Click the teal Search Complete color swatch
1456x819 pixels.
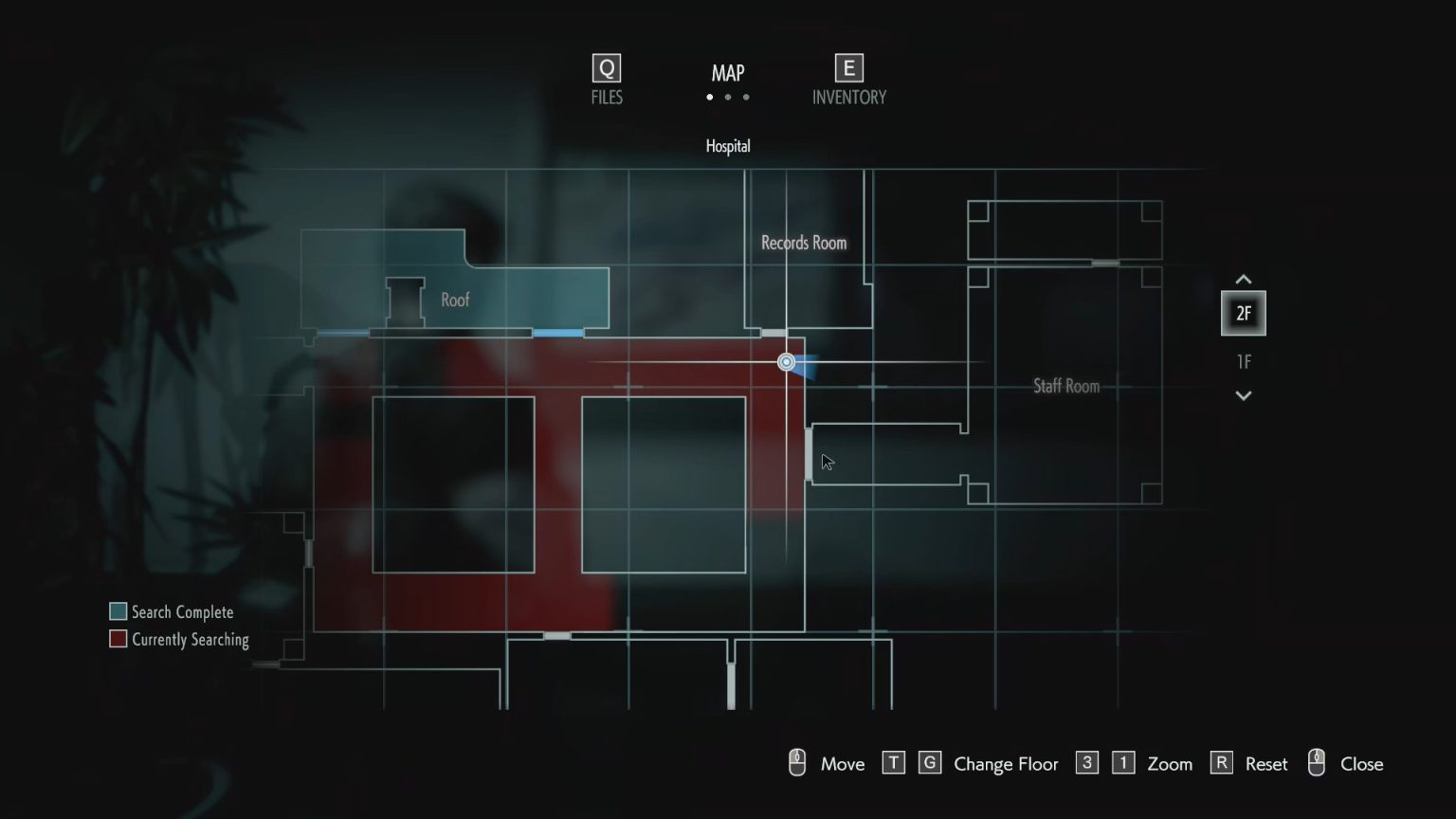point(118,610)
